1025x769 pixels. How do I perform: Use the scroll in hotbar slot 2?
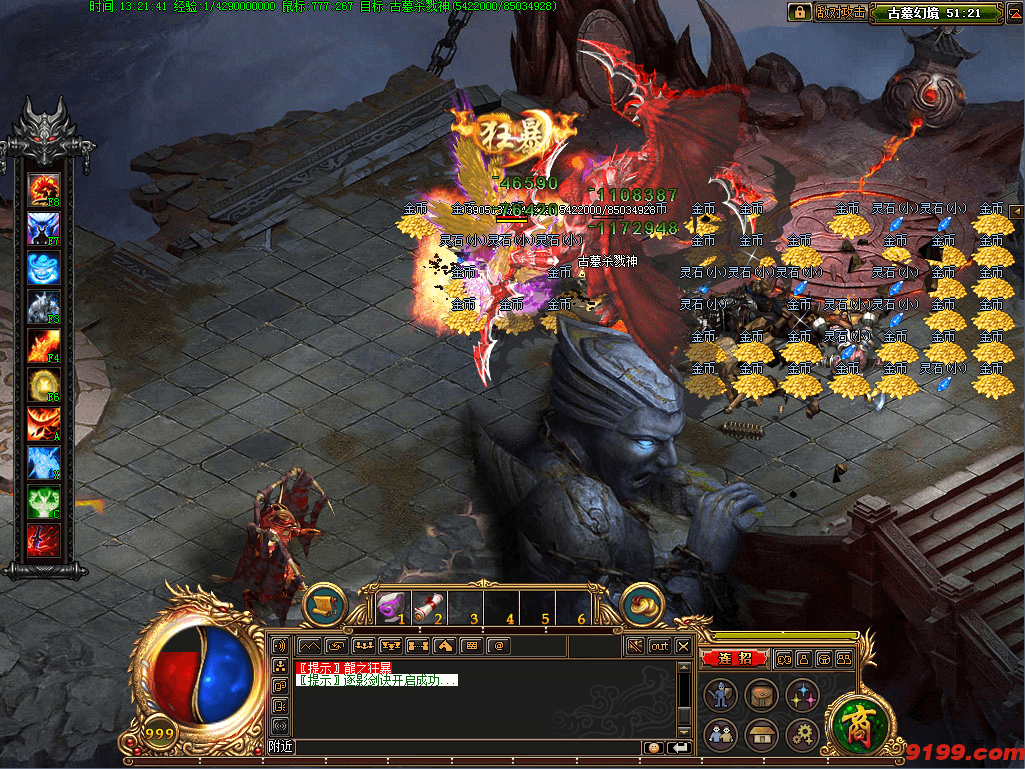tap(428, 607)
